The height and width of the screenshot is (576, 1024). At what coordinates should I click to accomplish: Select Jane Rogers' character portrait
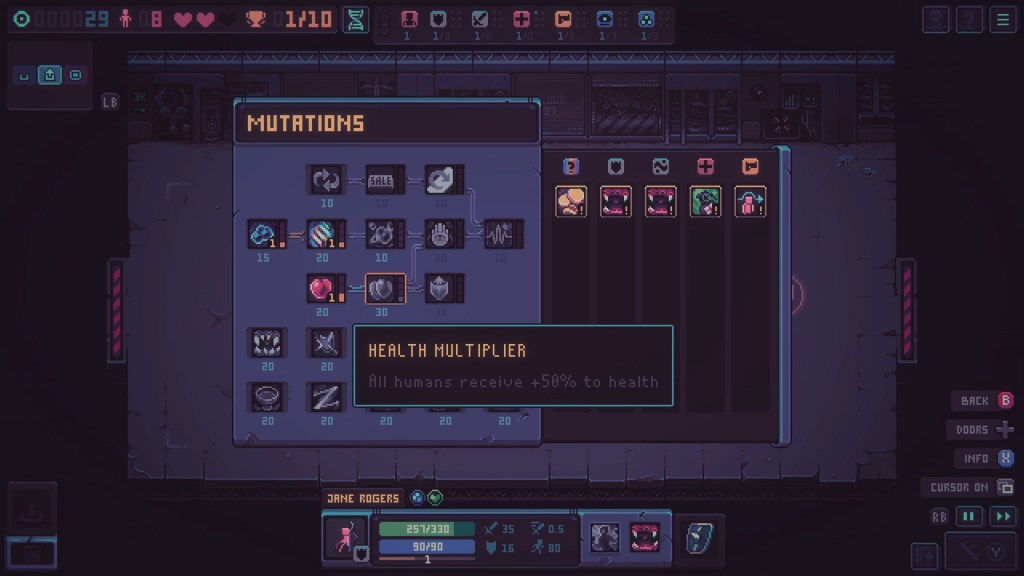pos(346,538)
